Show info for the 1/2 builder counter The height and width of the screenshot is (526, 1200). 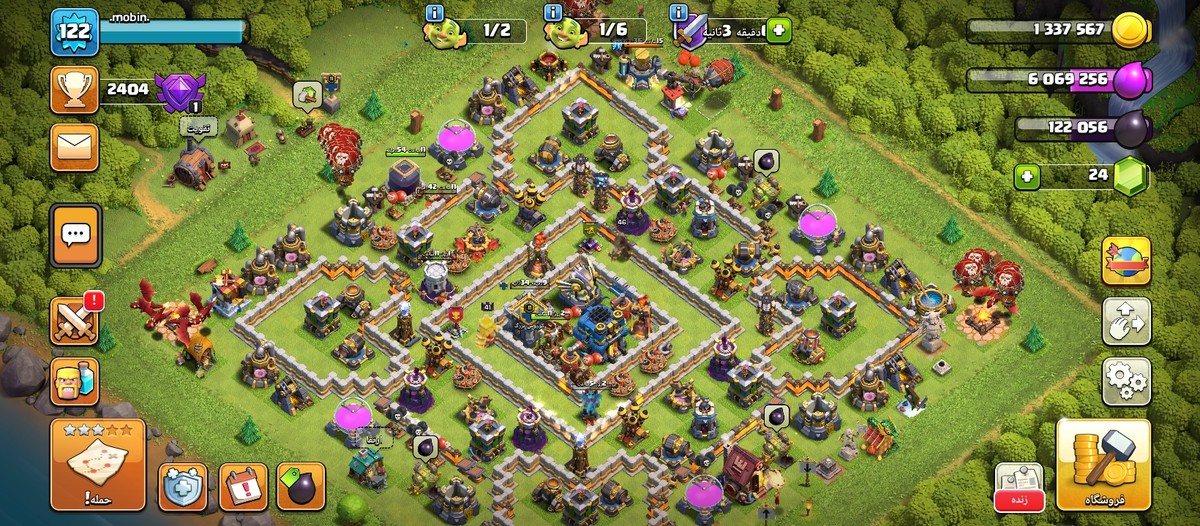click(x=435, y=13)
